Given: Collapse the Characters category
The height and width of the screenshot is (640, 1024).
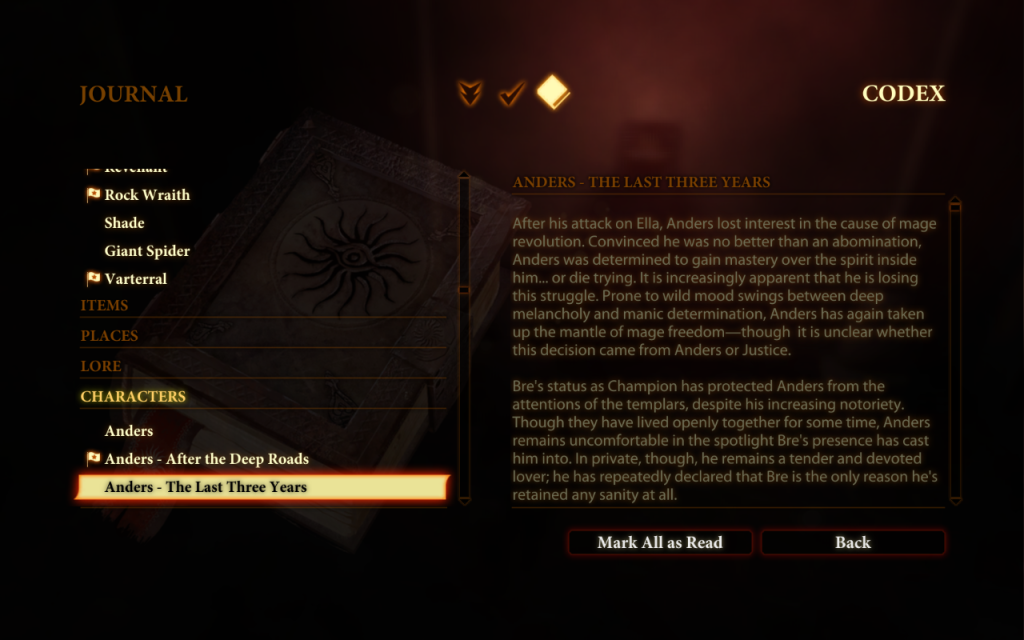Looking at the screenshot, I should click(x=133, y=397).
